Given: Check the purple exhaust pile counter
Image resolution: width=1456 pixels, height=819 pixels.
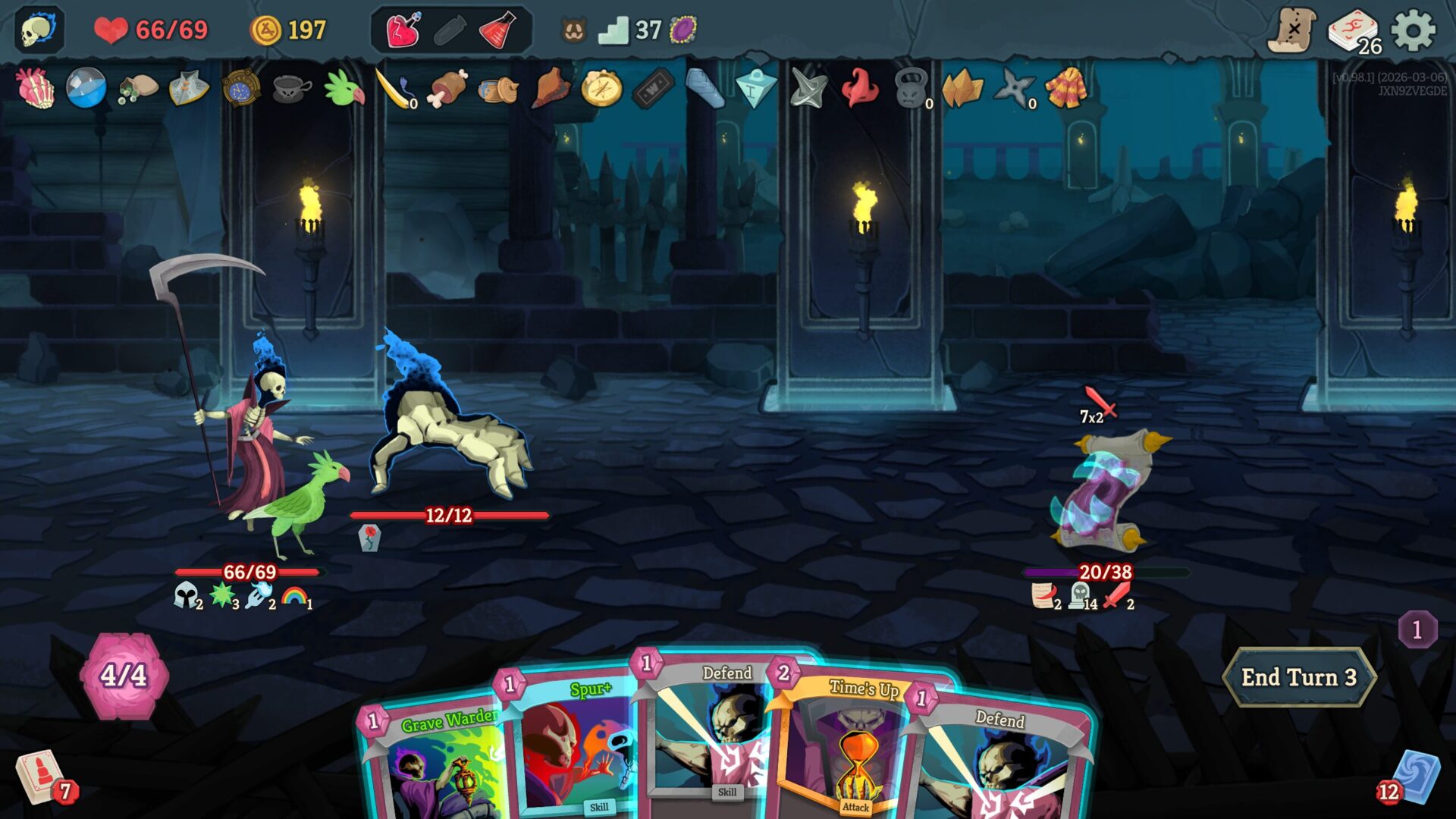Looking at the screenshot, I should tap(1417, 629).
